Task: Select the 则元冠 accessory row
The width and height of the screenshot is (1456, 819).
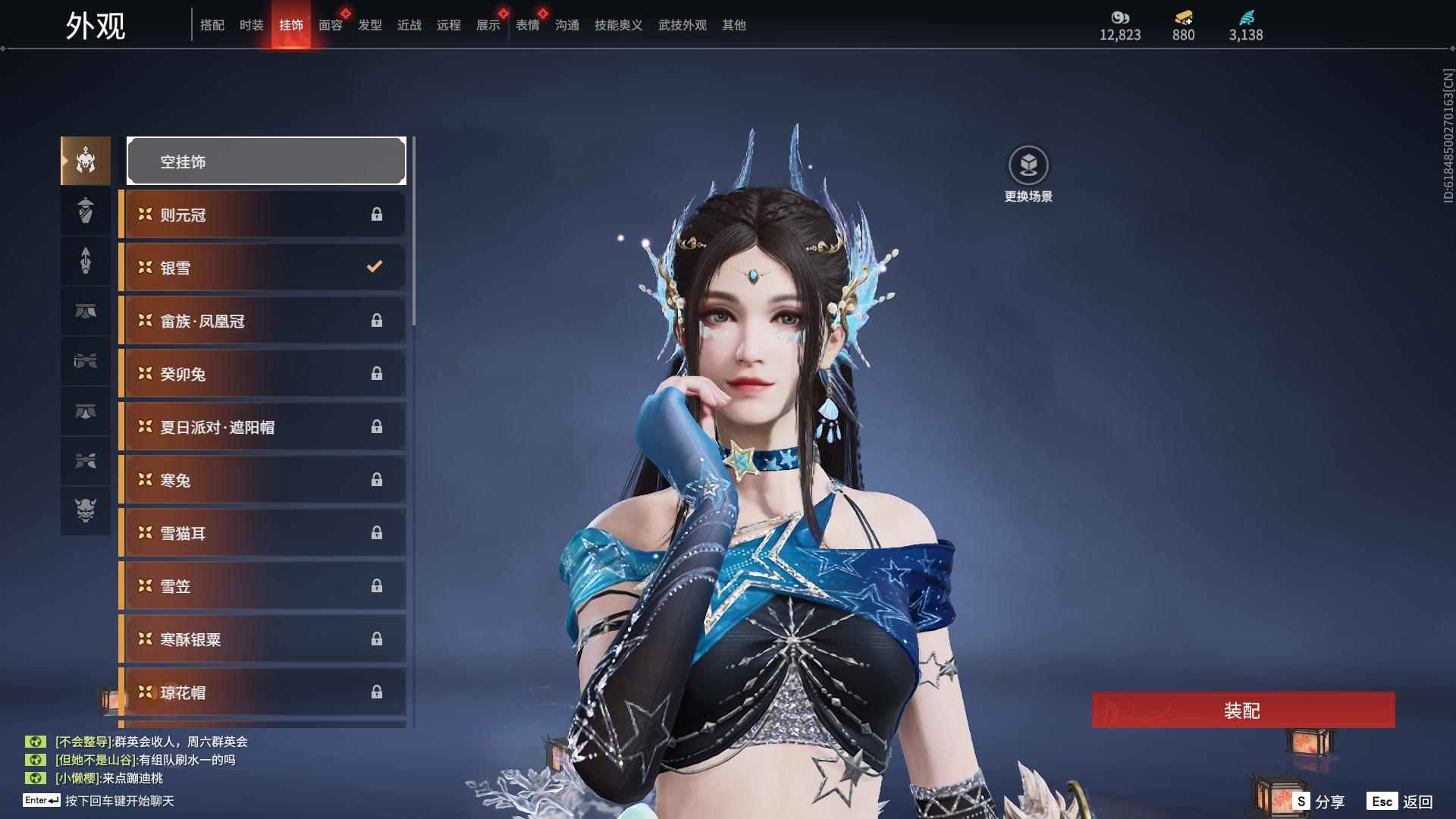Action: click(x=263, y=215)
